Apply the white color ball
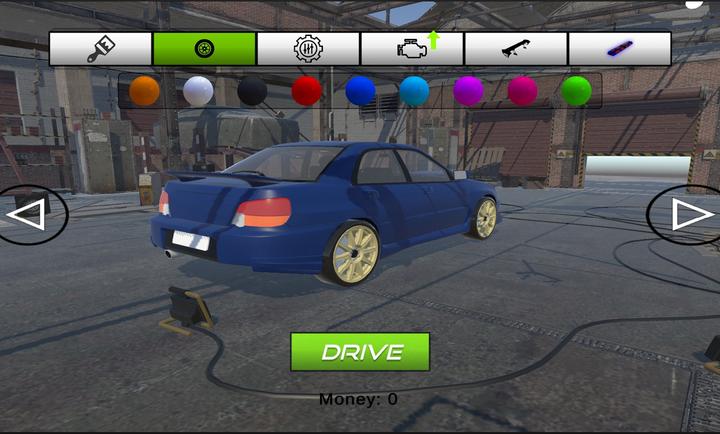The image size is (720, 434). pyautogui.click(x=198, y=91)
